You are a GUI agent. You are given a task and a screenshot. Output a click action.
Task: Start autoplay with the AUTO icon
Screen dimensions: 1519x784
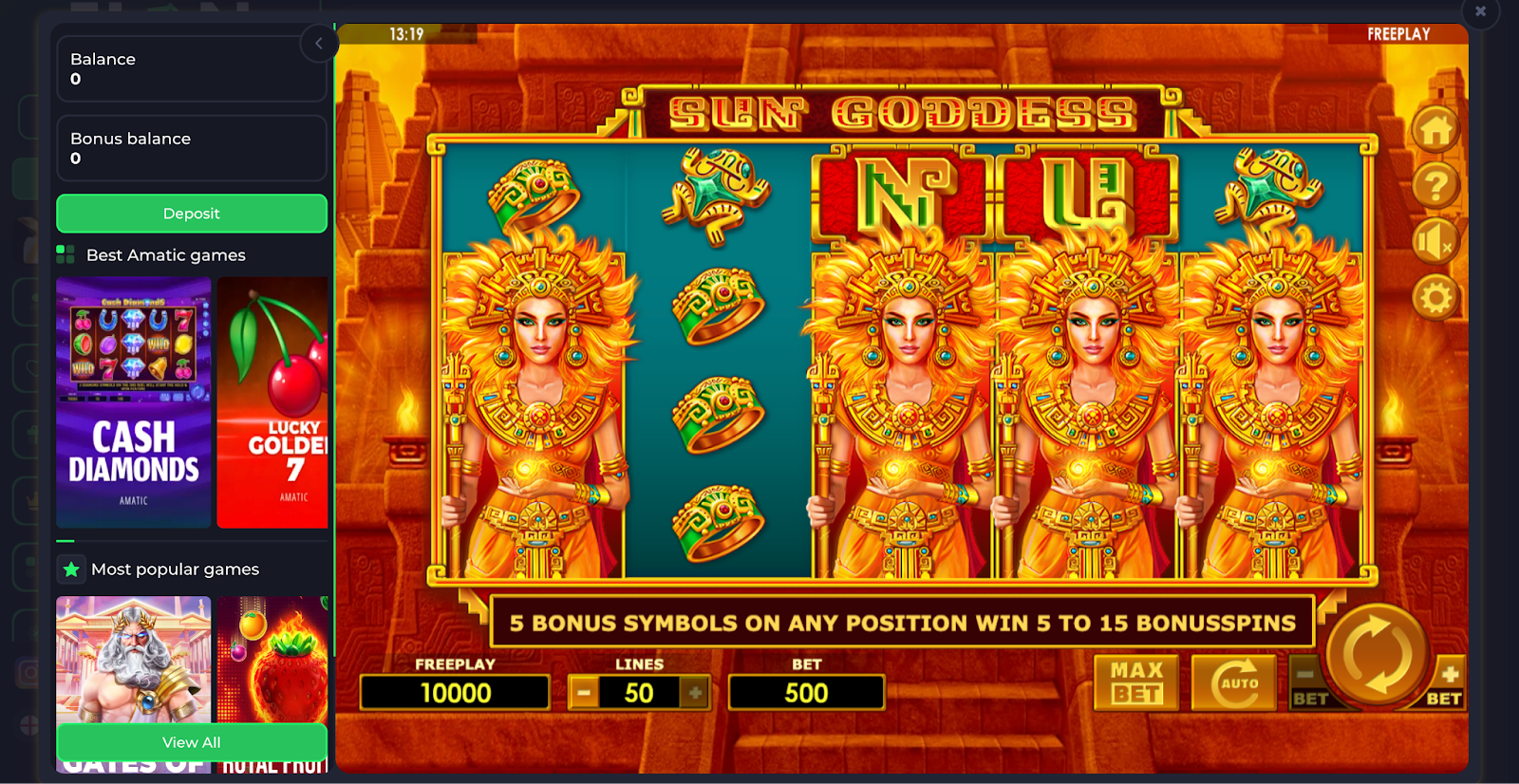[x=1234, y=681]
